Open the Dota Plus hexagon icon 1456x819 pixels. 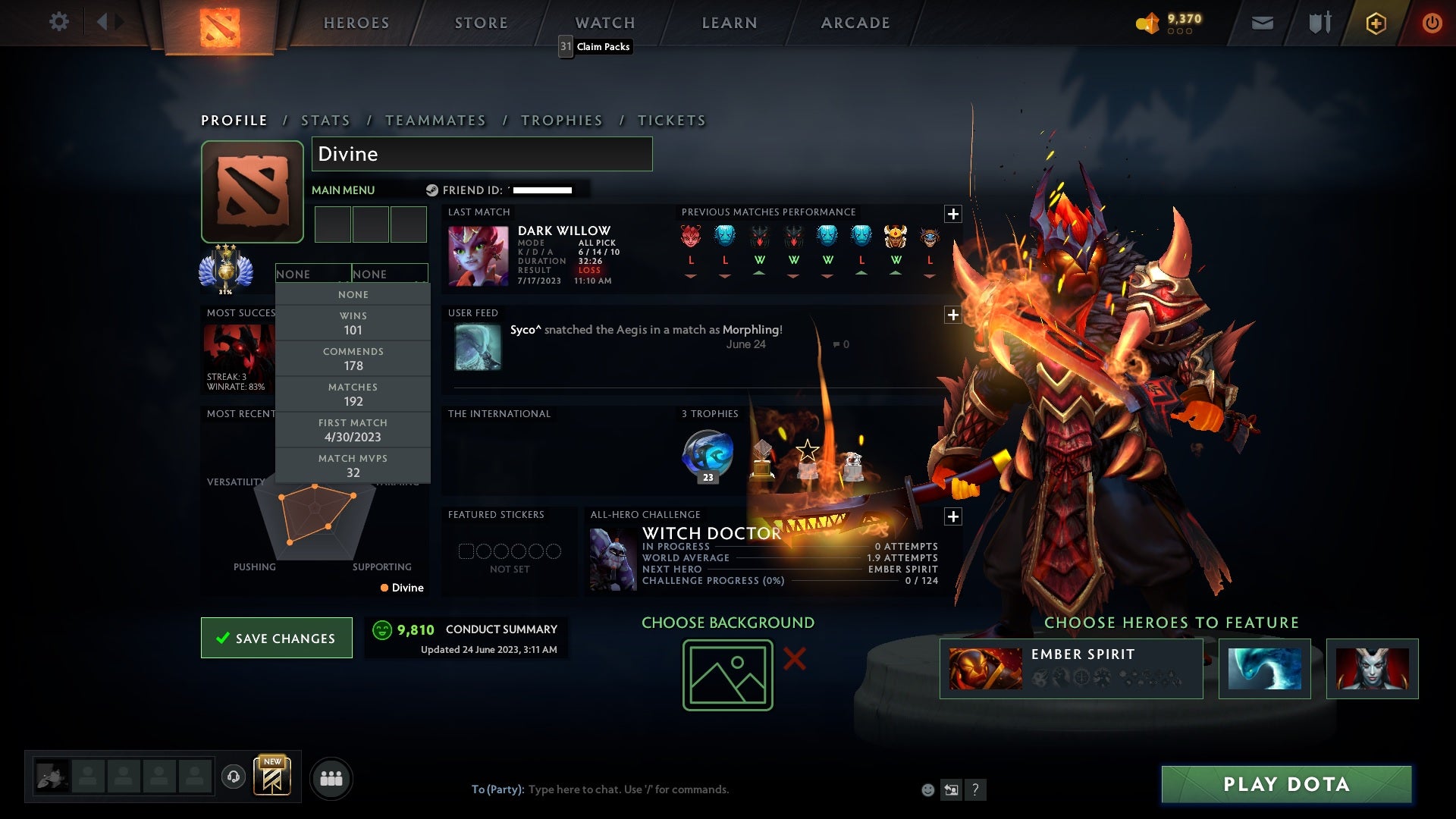1376,23
